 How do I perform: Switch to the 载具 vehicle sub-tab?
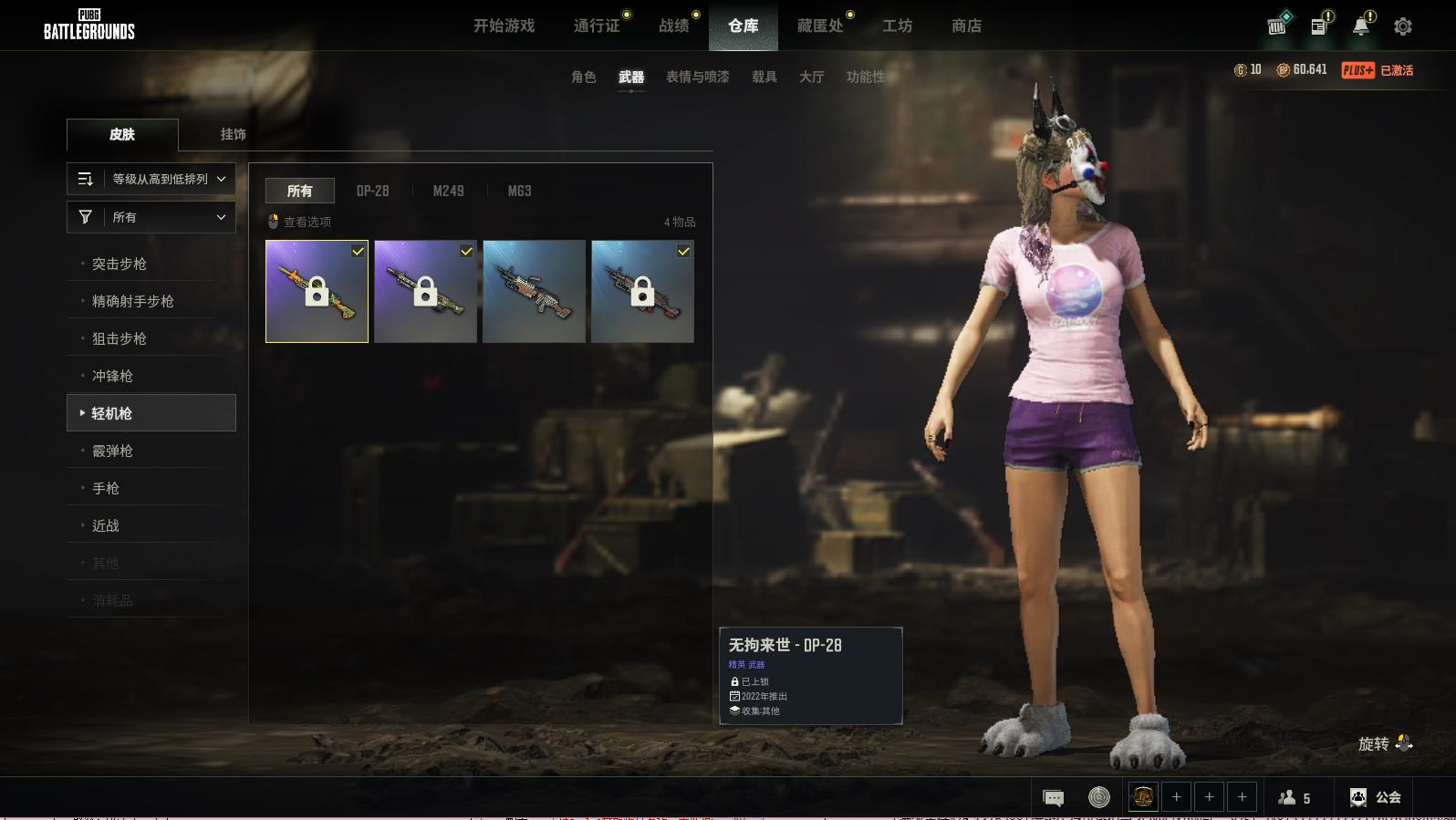(x=764, y=77)
